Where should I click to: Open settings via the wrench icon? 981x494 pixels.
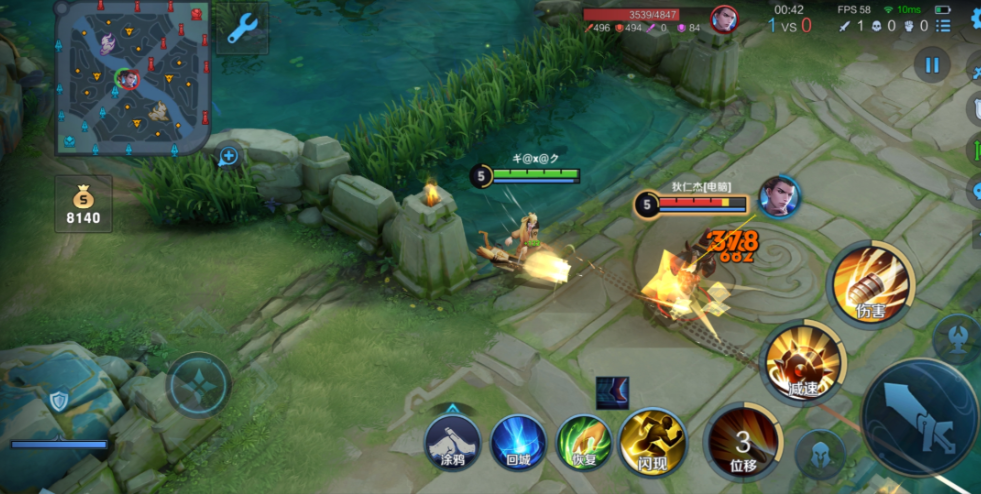click(242, 28)
